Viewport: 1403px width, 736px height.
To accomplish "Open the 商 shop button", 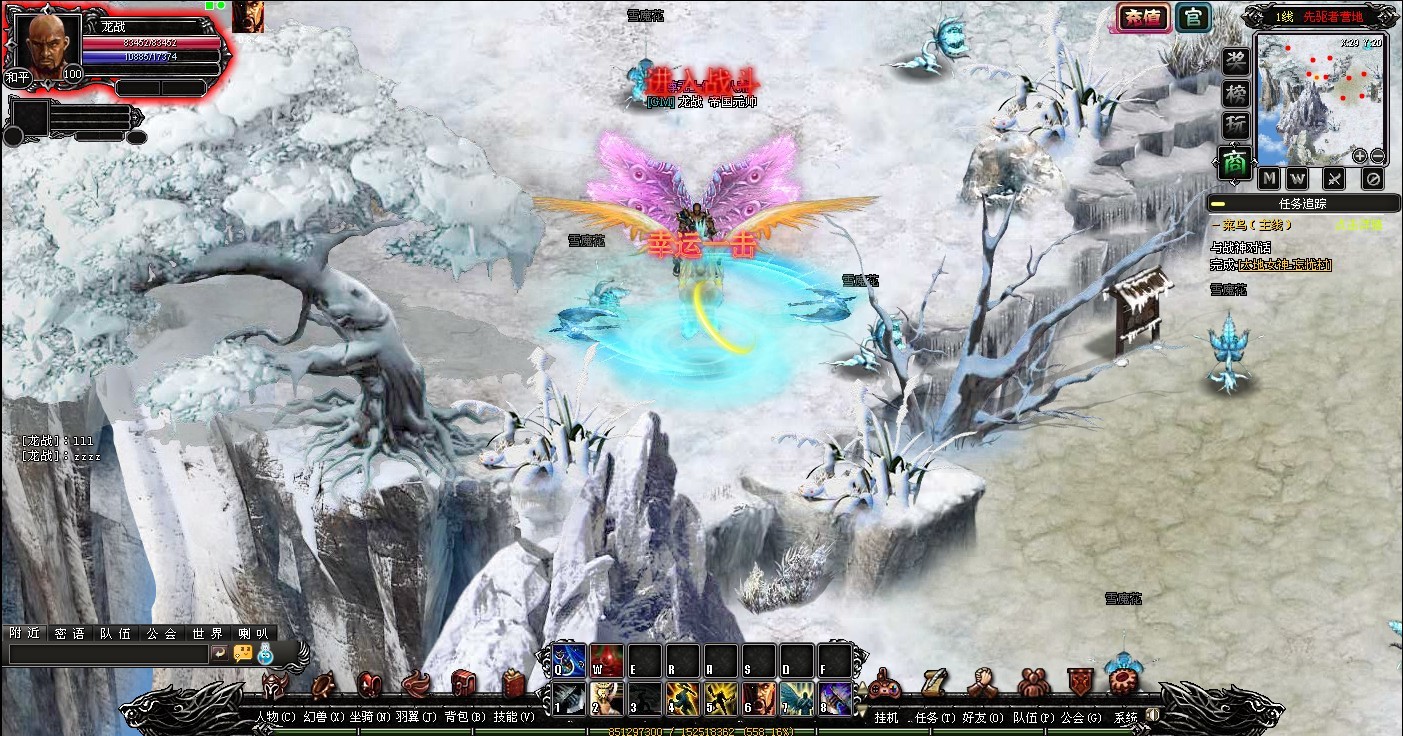I will pyautogui.click(x=1236, y=162).
